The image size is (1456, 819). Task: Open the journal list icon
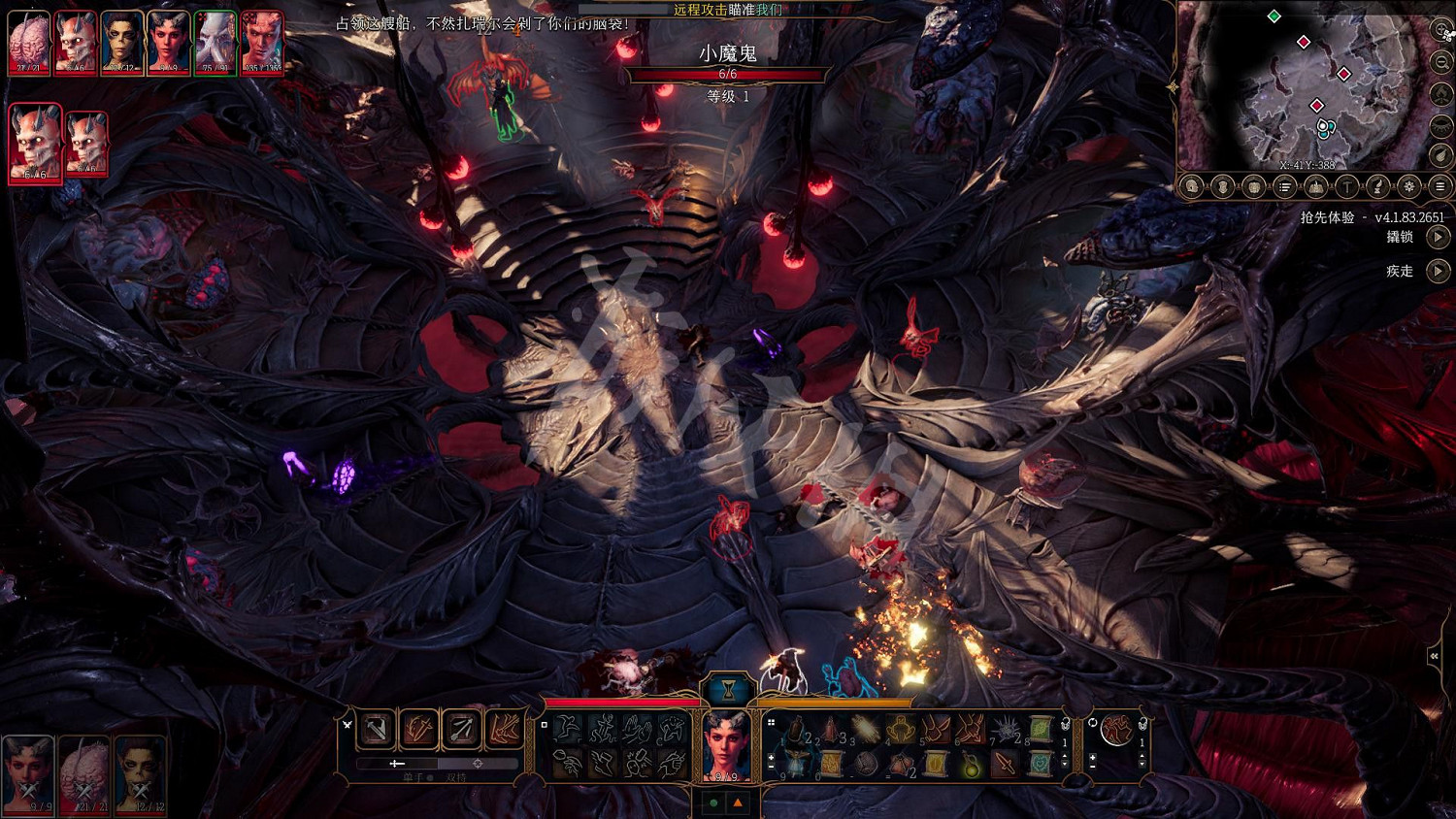tap(1285, 186)
